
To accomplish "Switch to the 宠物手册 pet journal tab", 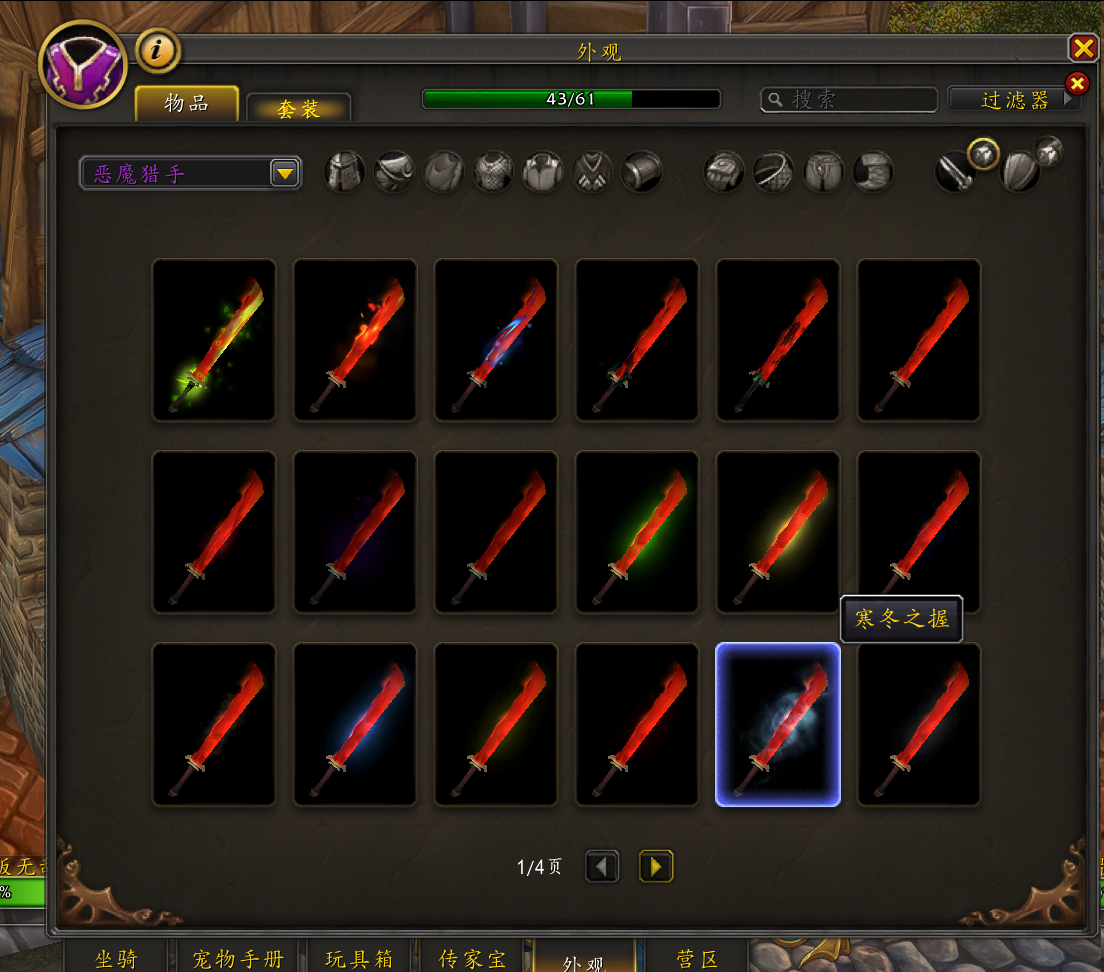I will click(238, 958).
